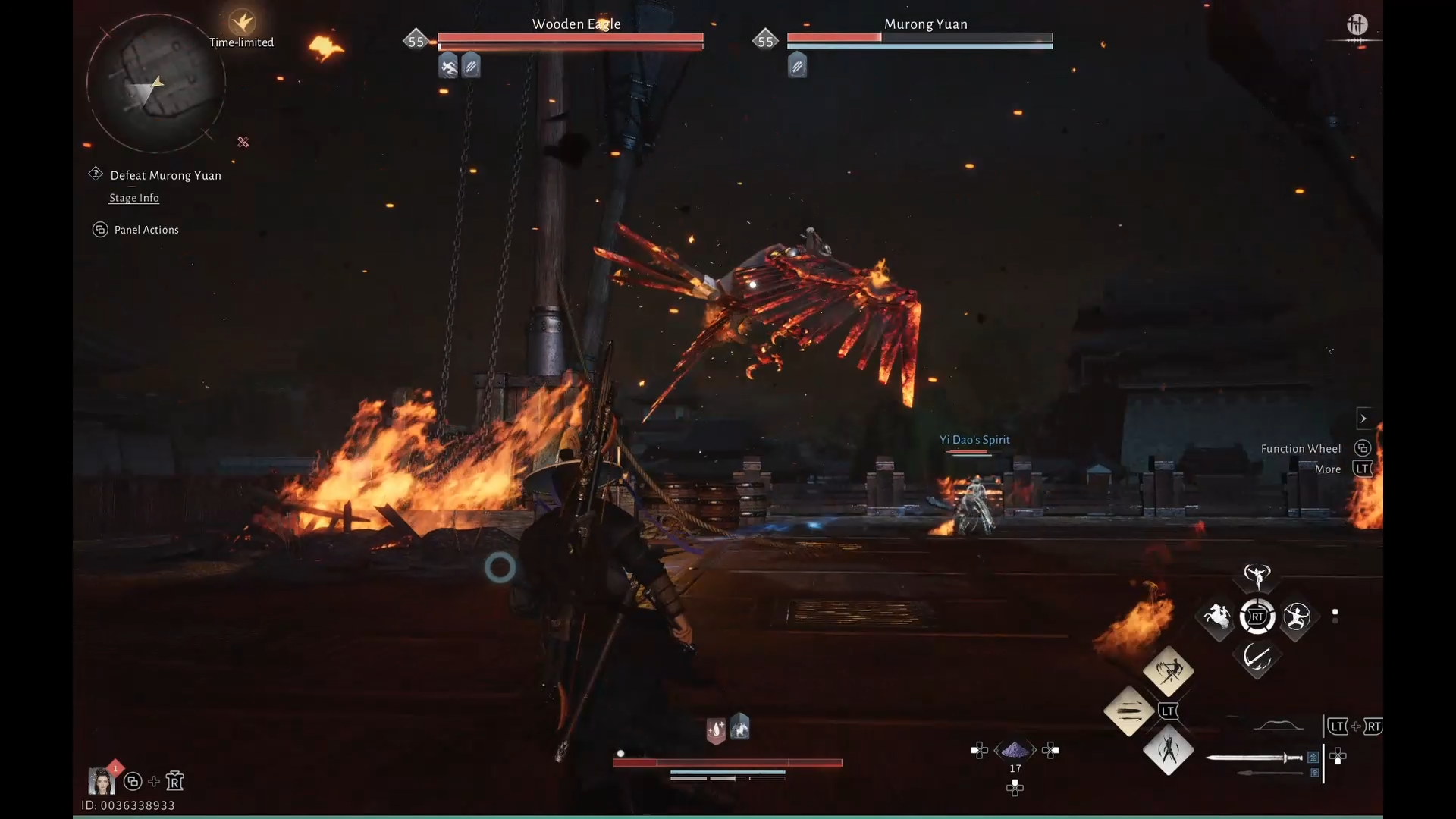Activate the sword-strike martial art diamond
Image resolution: width=1456 pixels, height=819 pixels.
pyautogui.click(x=1168, y=670)
